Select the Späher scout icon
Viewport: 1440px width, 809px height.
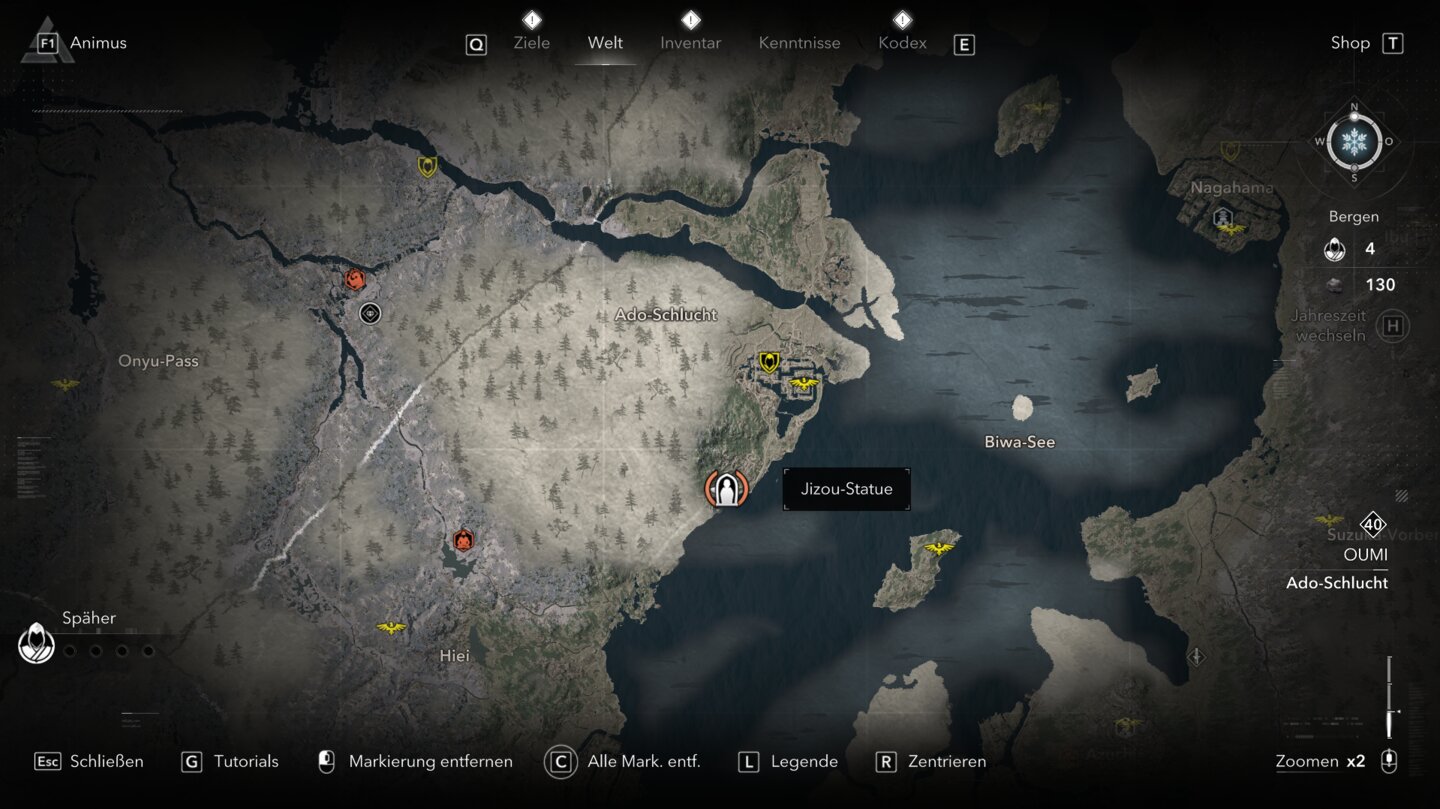pos(37,643)
